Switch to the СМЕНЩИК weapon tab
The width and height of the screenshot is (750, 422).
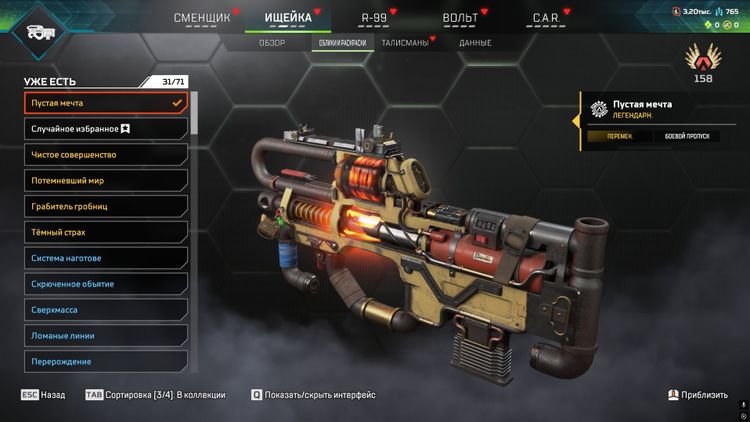pos(204,17)
